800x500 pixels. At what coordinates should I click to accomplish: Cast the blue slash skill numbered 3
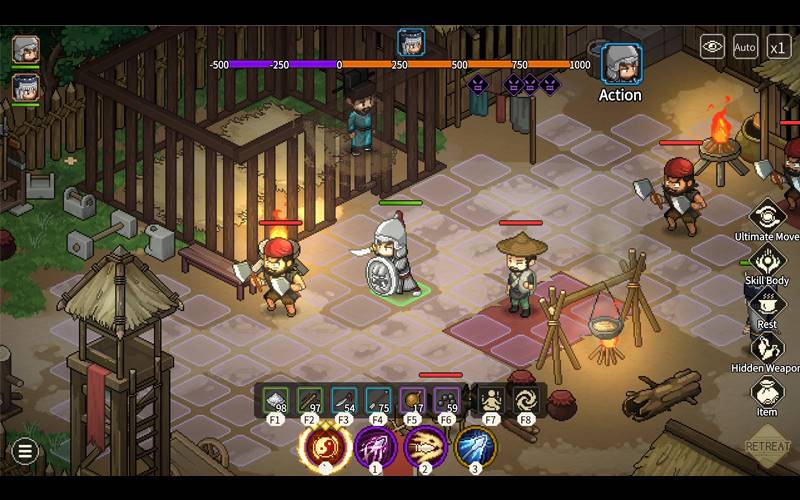tap(476, 447)
